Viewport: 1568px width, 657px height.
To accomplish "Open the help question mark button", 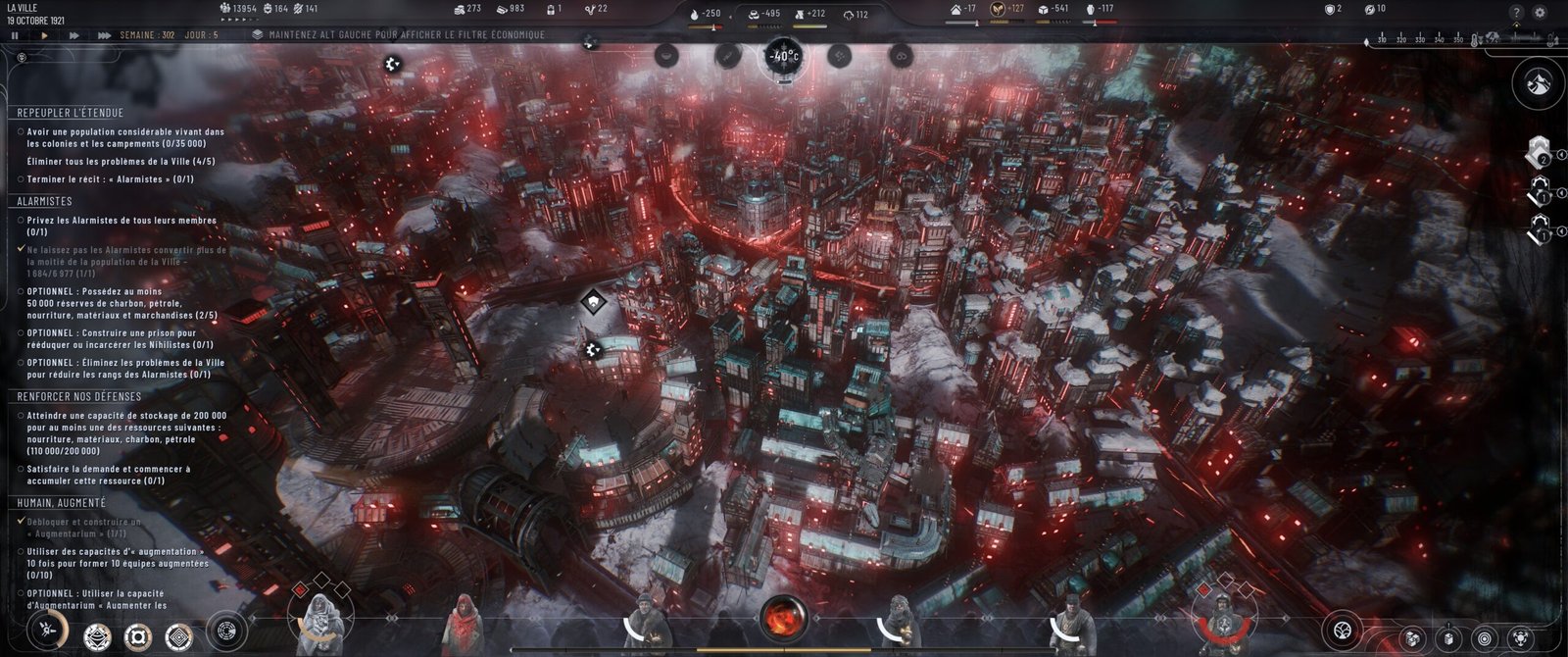I will click(1516, 13).
